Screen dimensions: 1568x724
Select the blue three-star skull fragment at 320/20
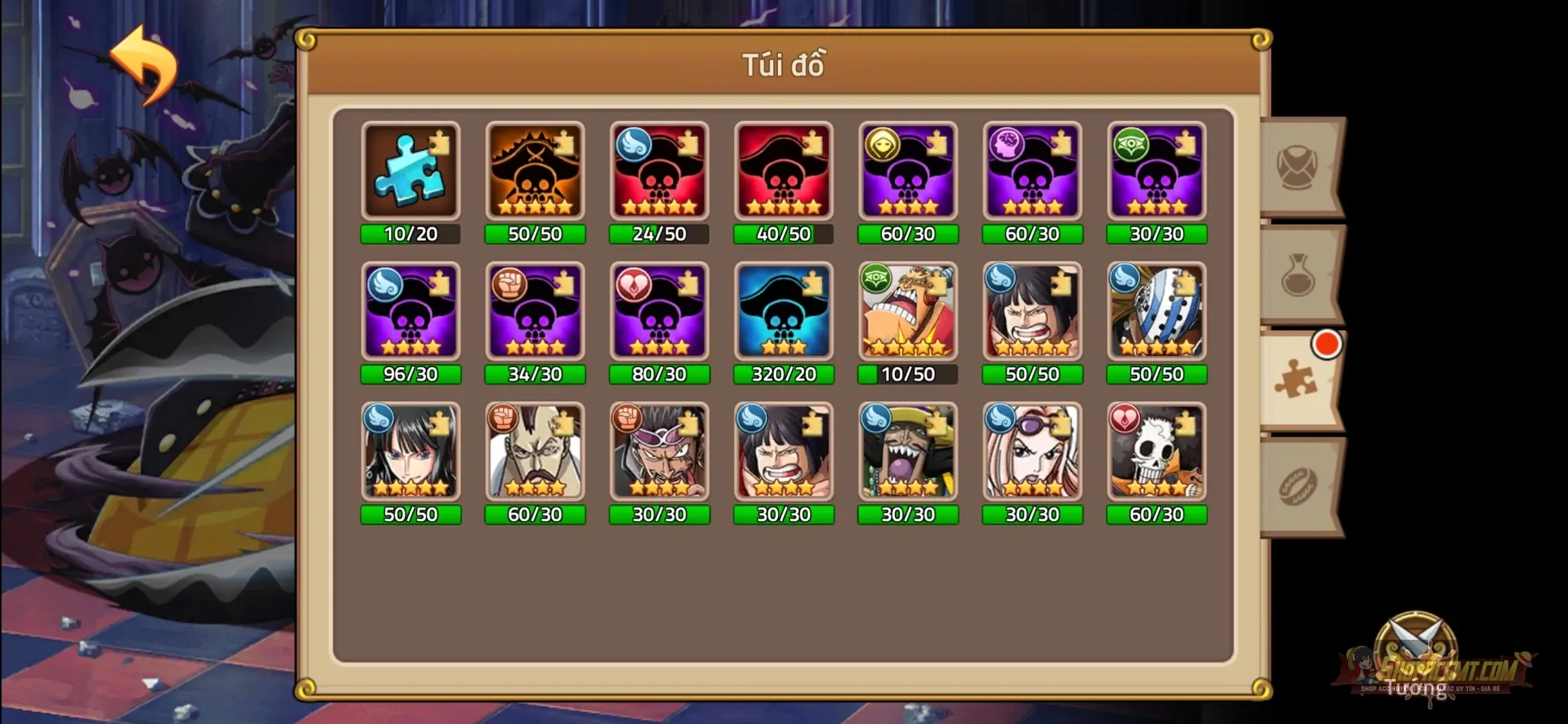point(784,312)
